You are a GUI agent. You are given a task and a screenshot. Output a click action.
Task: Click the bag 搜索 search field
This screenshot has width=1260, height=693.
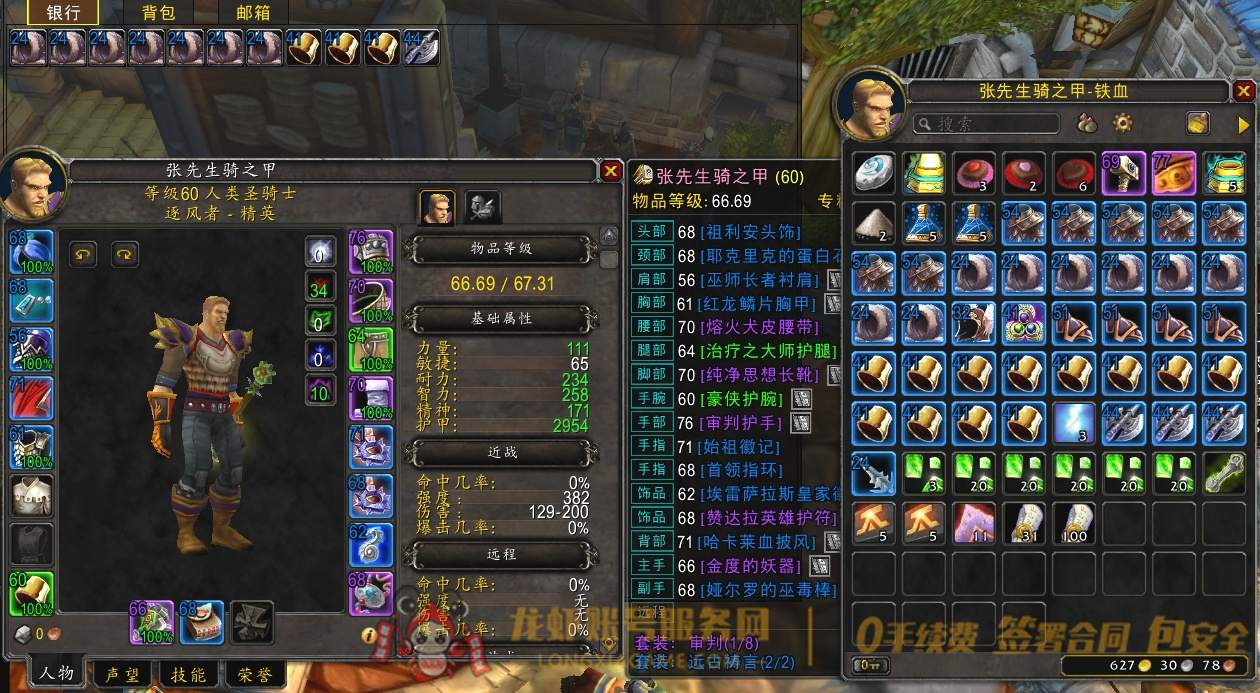click(986, 124)
